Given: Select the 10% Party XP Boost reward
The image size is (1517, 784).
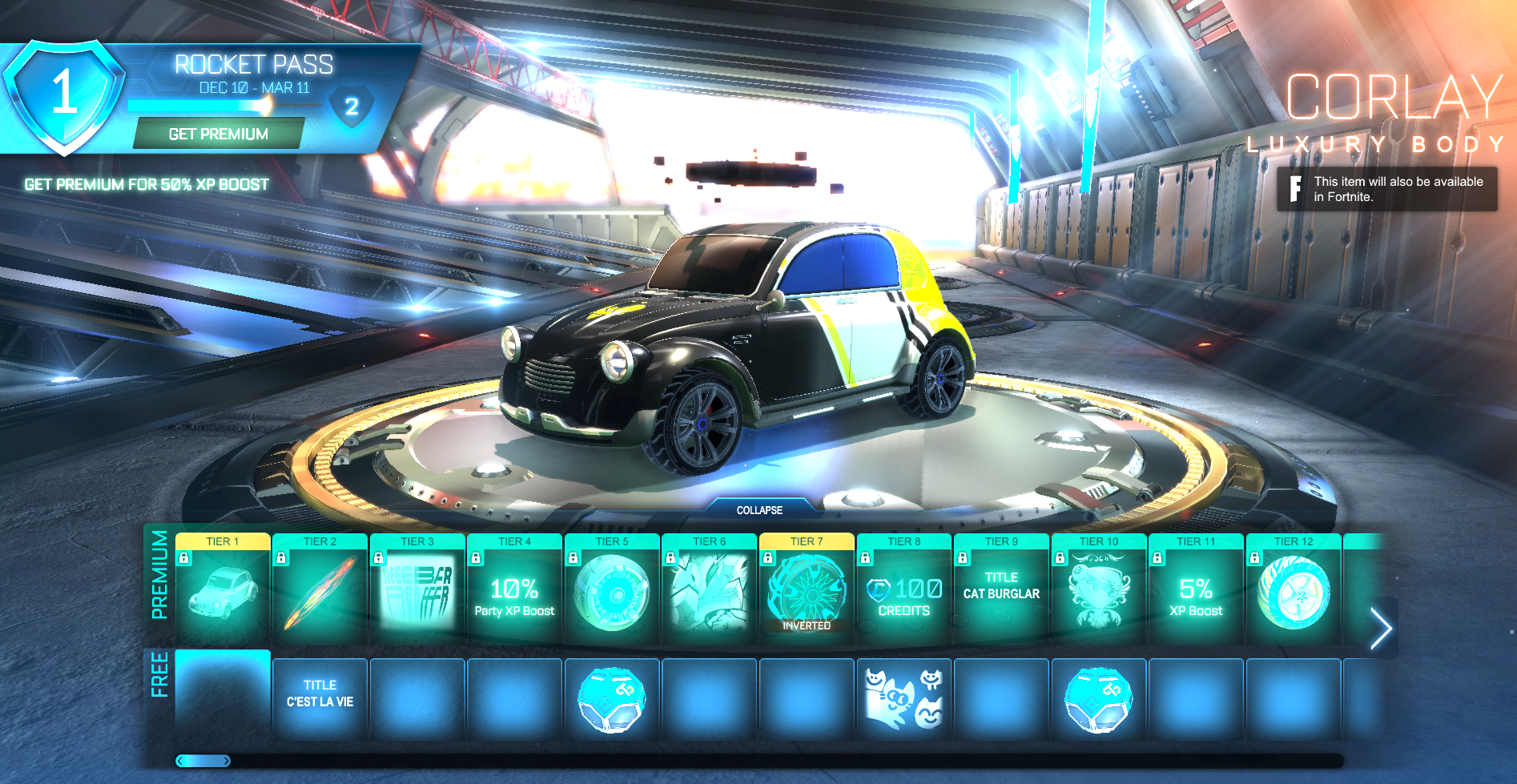Looking at the screenshot, I should (x=514, y=596).
